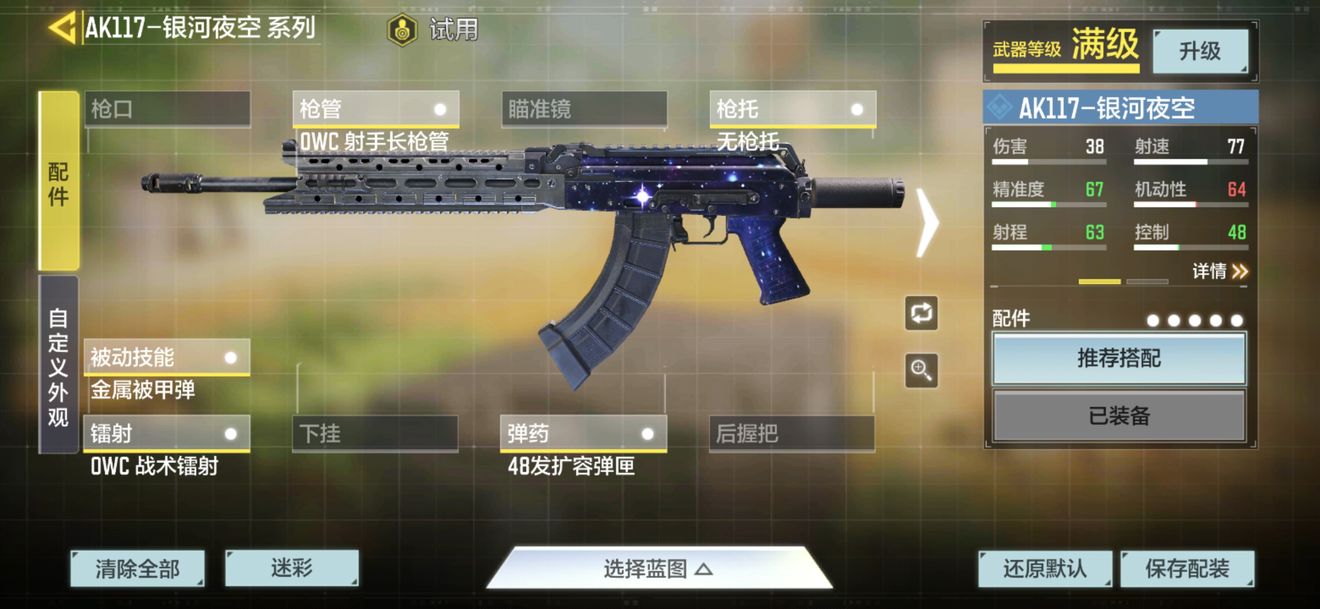Save the loadout with 保存配装
Image resolution: width=1320 pixels, height=609 pixels.
[x=1187, y=569]
